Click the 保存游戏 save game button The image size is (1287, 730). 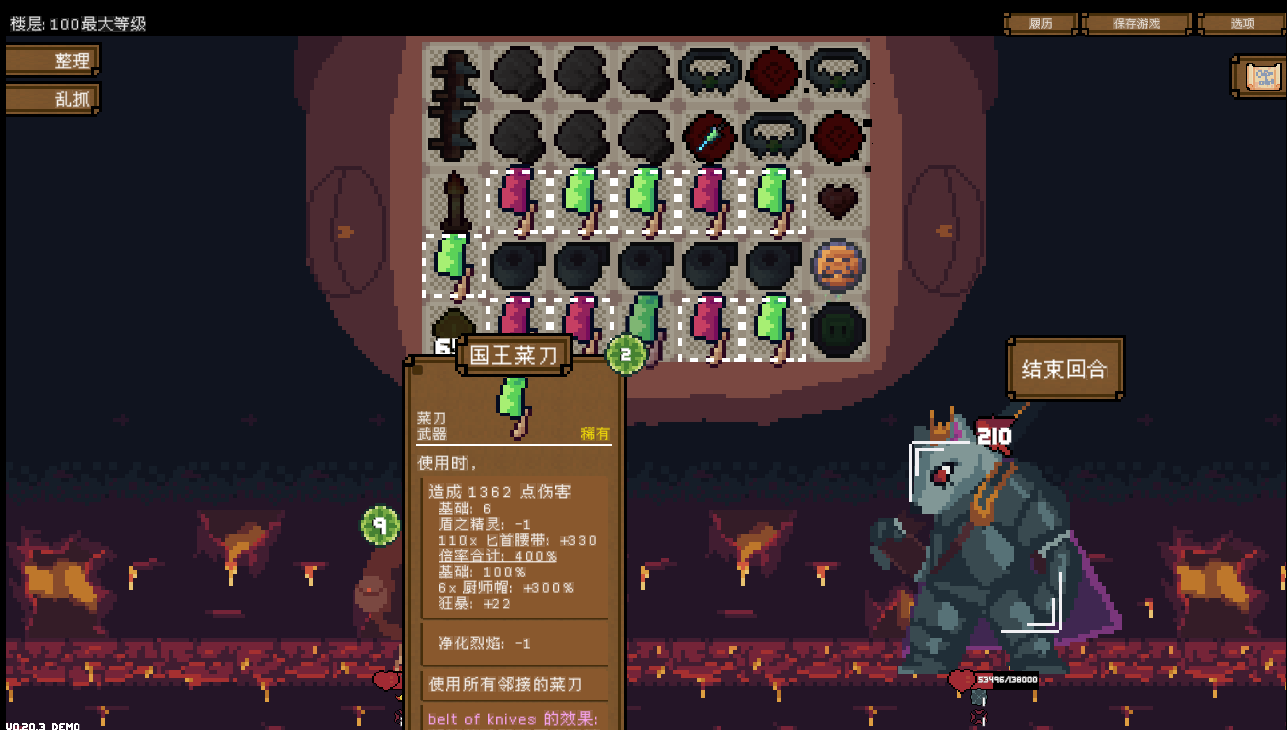(x=1136, y=23)
